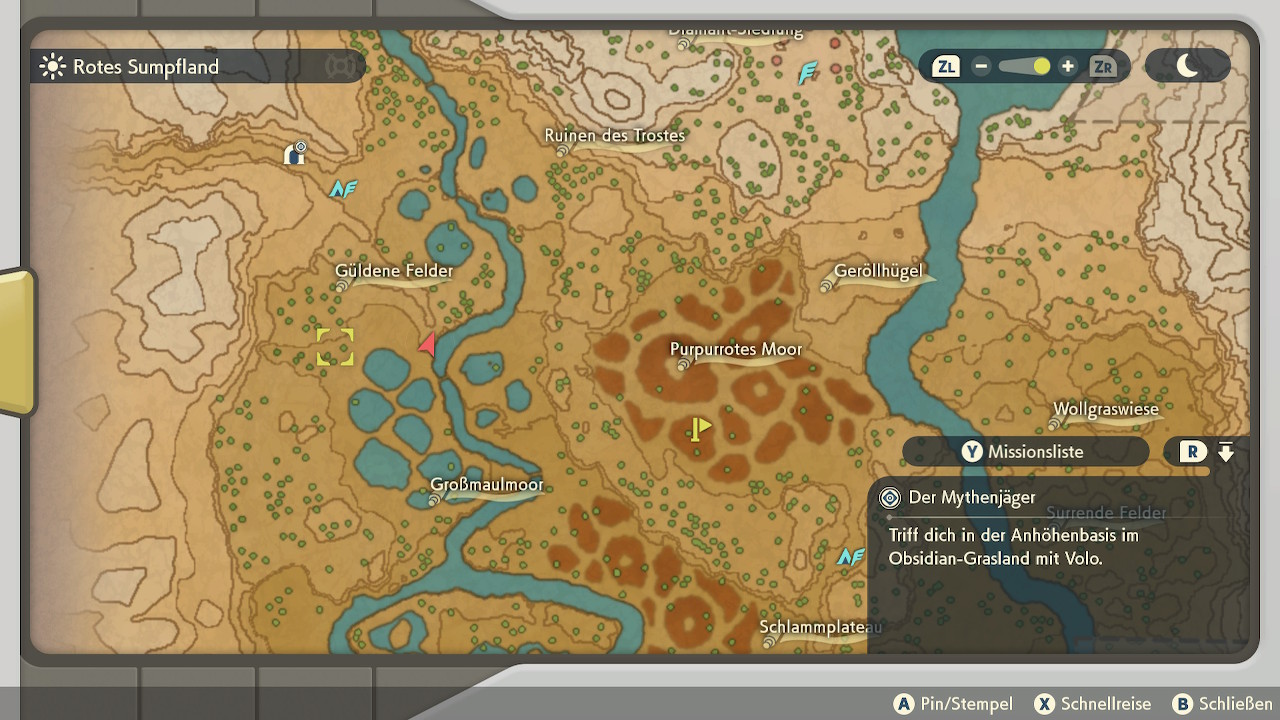Choose the Güldene Felder location label
Viewport: 1280px width, 720px height.
(394, 271)
